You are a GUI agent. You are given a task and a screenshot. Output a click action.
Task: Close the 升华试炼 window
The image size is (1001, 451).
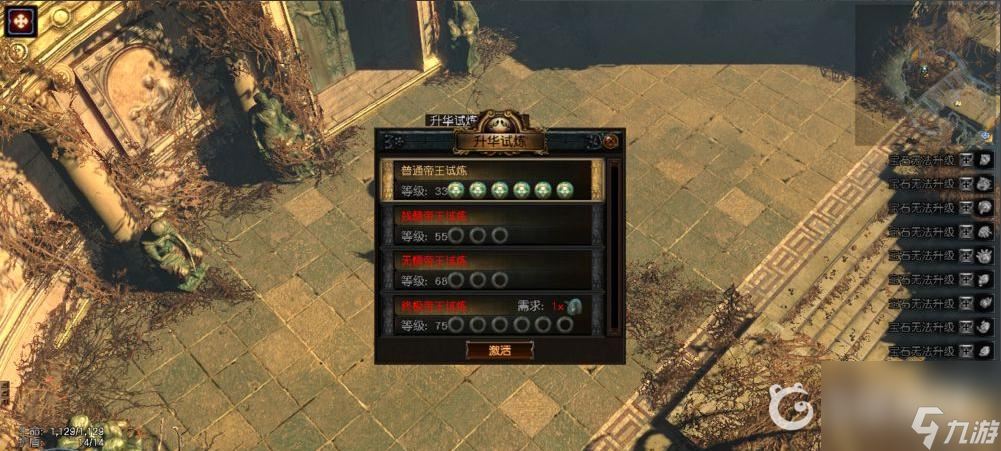click(x=610, y=142)
